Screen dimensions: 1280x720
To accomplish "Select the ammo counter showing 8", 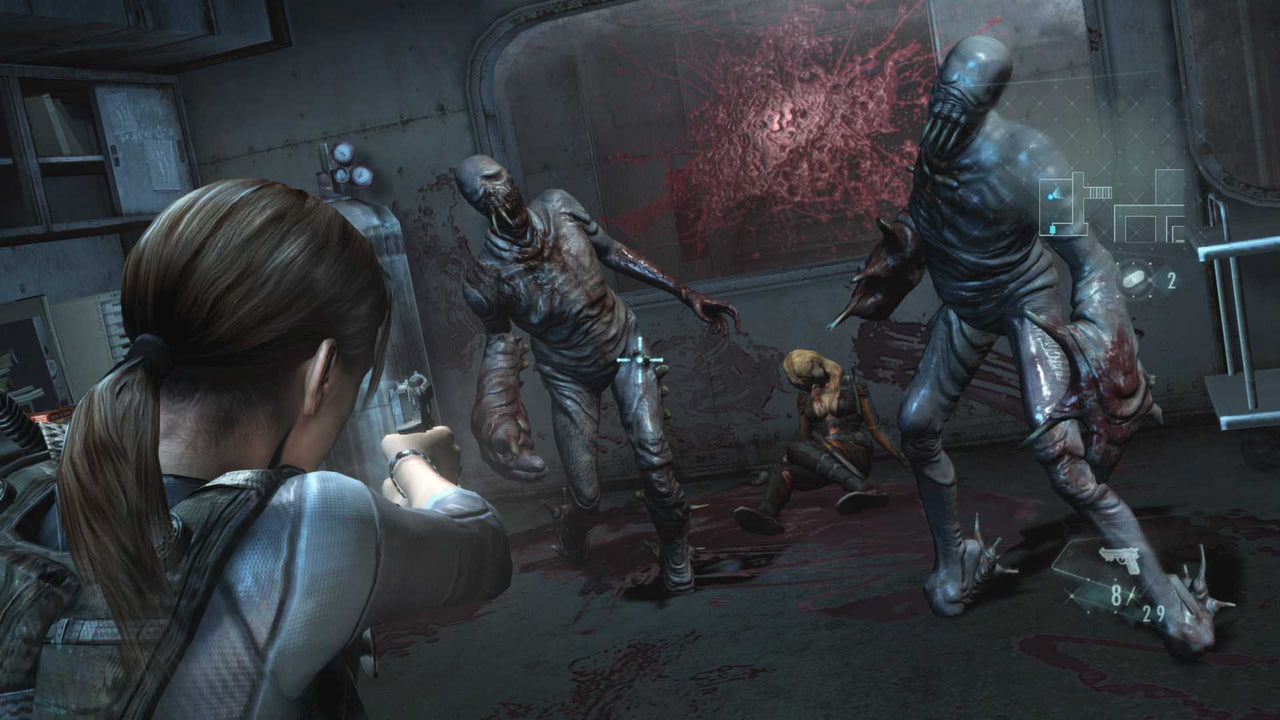I will [x=1116, y=594].
